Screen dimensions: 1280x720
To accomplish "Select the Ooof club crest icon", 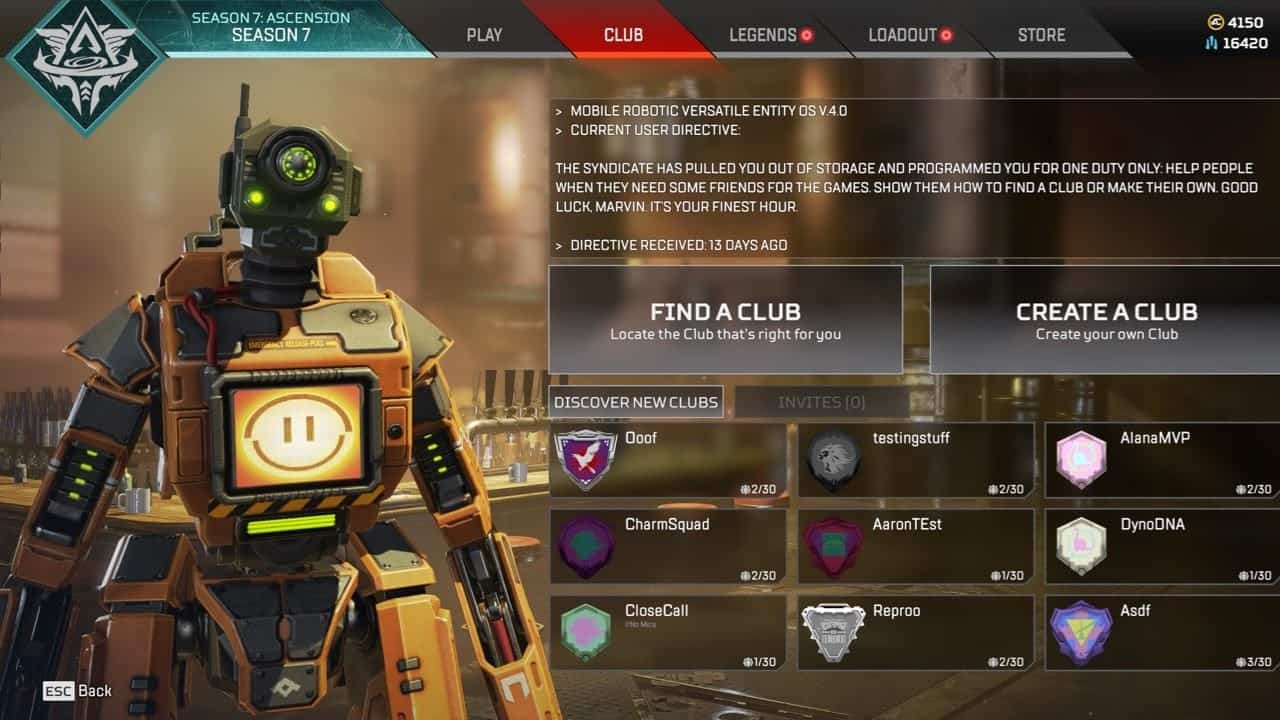I will pyautogui.click(x=588, y=460).
